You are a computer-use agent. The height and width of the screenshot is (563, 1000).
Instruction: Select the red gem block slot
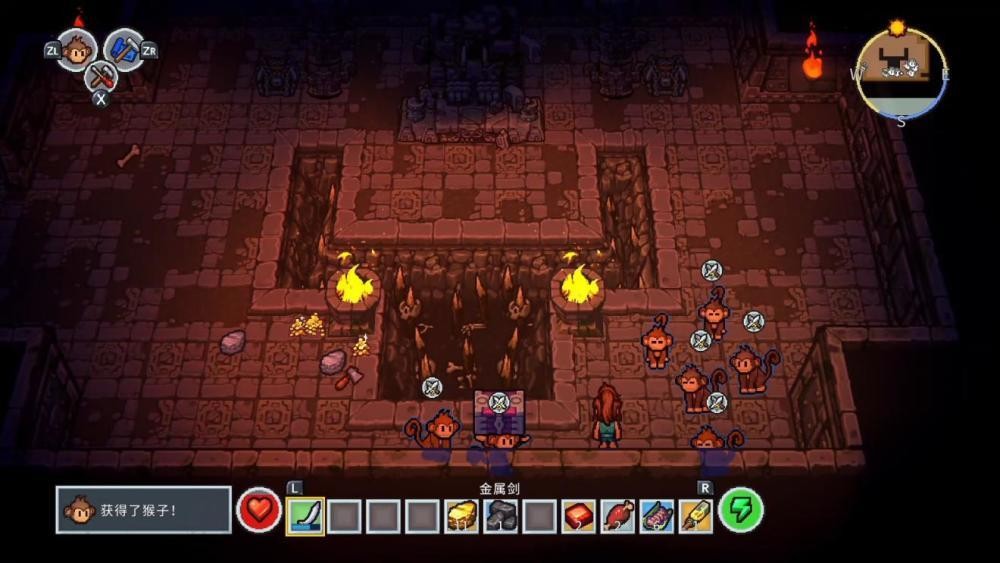pyautogui.click(x=578, y=515)
